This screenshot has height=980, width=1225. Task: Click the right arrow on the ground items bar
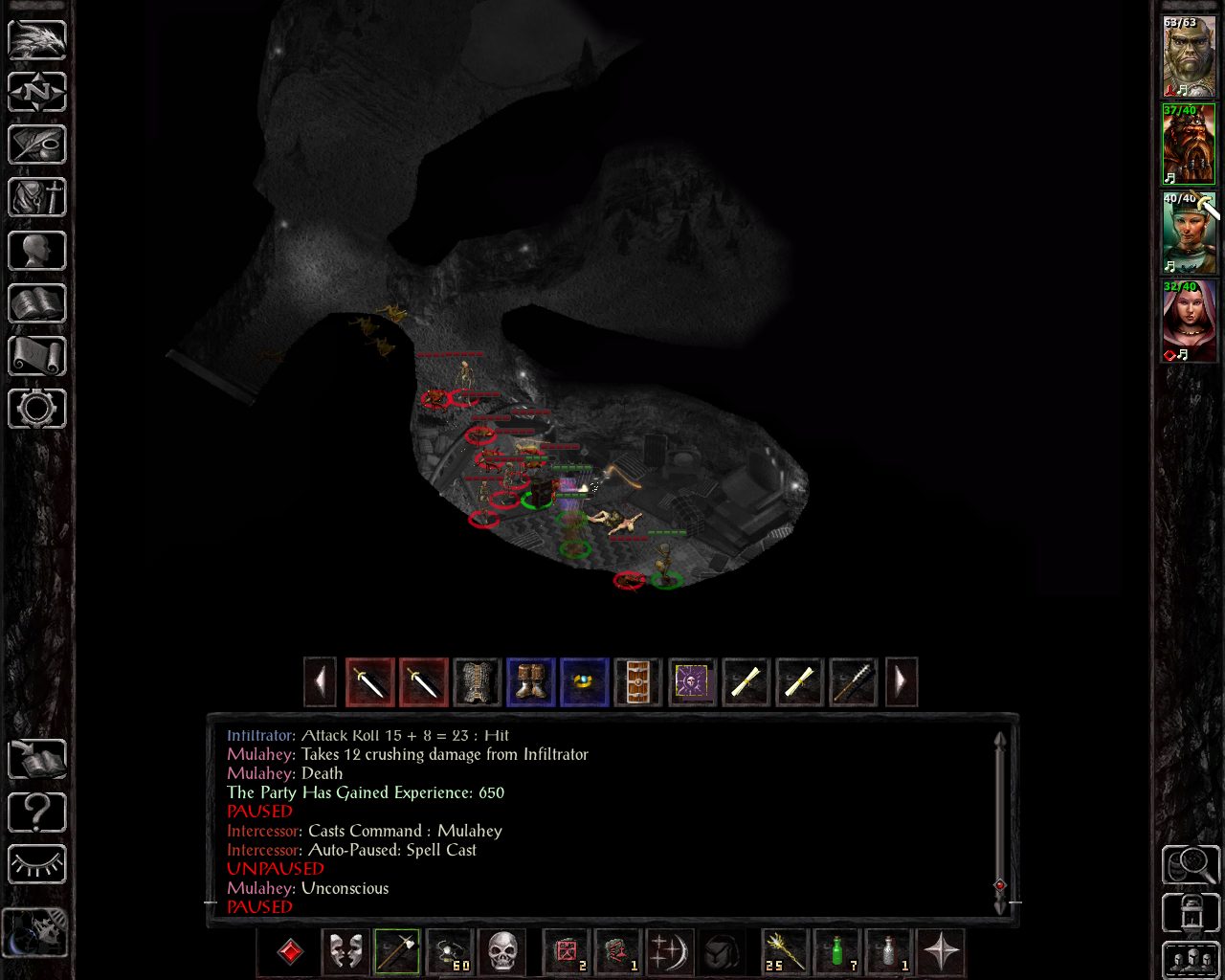tap(902, 681)
